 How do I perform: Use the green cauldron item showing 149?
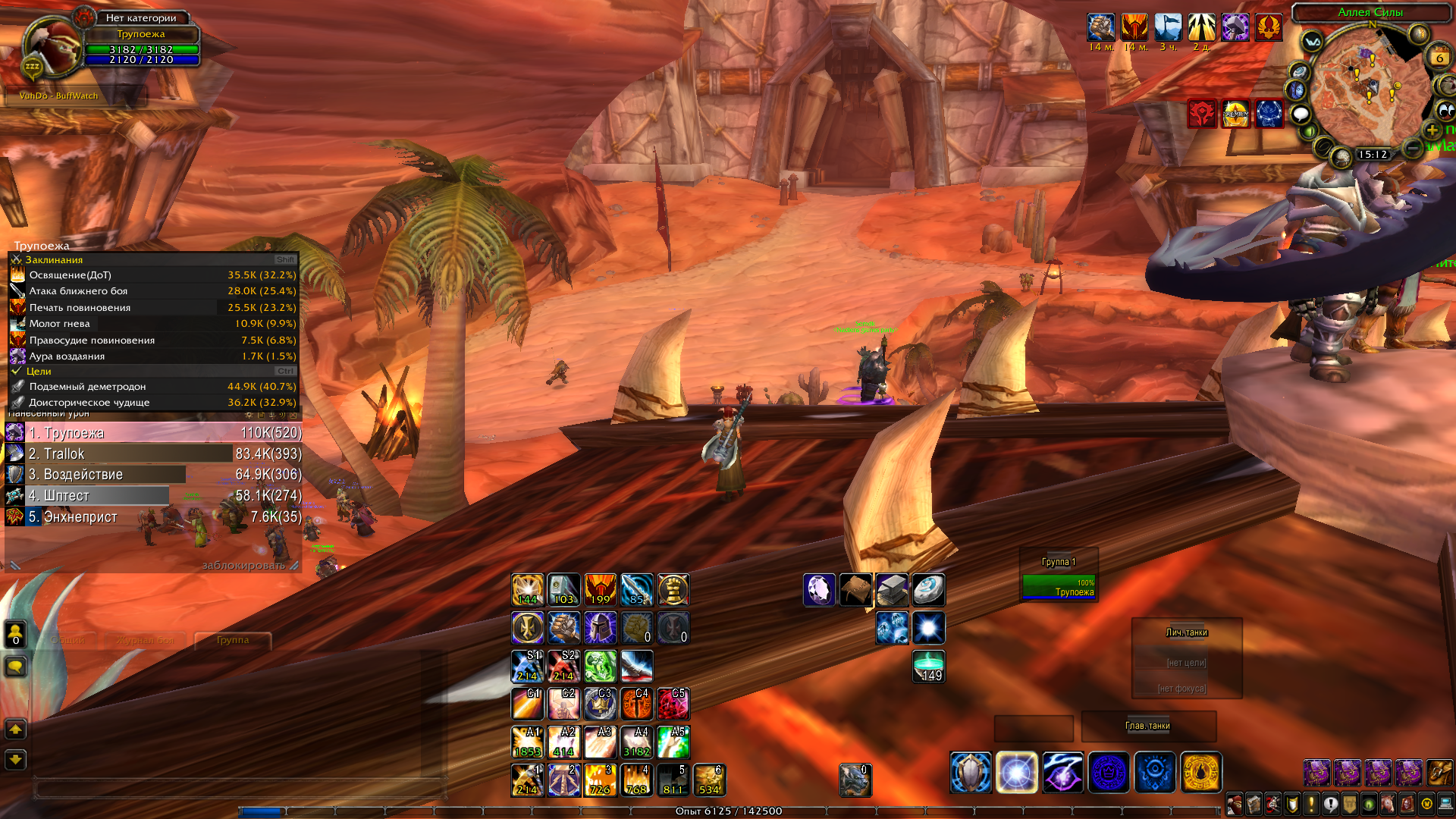(x=928, y=666)
